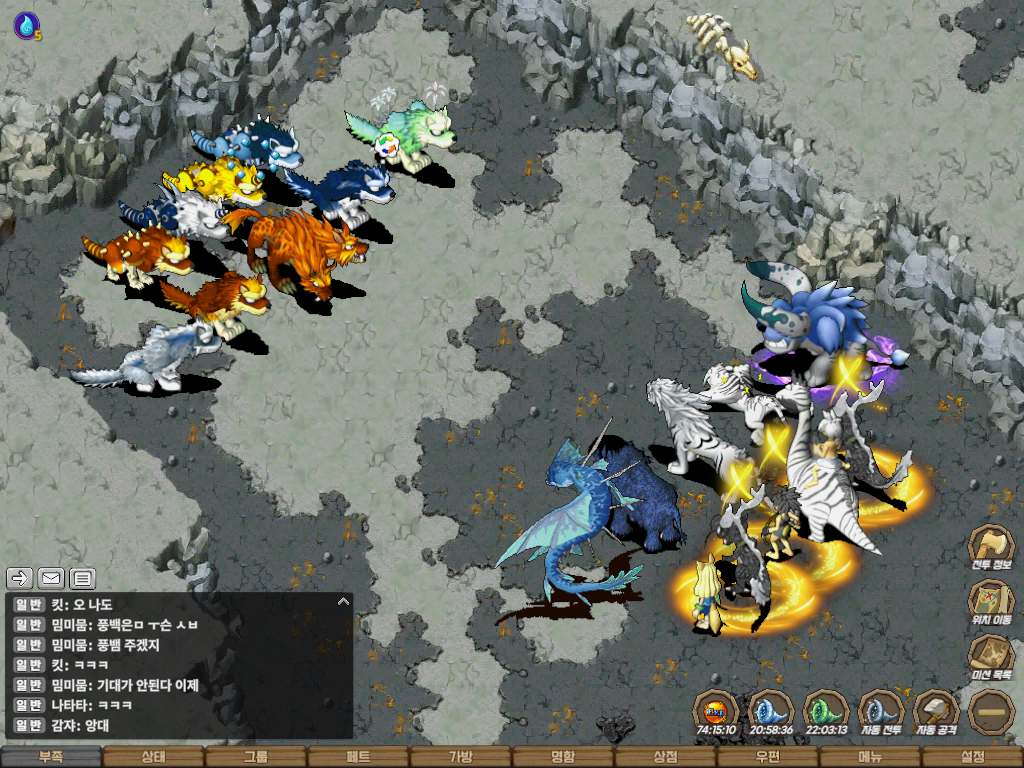Image resolution: width=1024 pixels, height=768 pixels.
Task: Click the 위치 이동 map travel icon
Action: (992, 601)
